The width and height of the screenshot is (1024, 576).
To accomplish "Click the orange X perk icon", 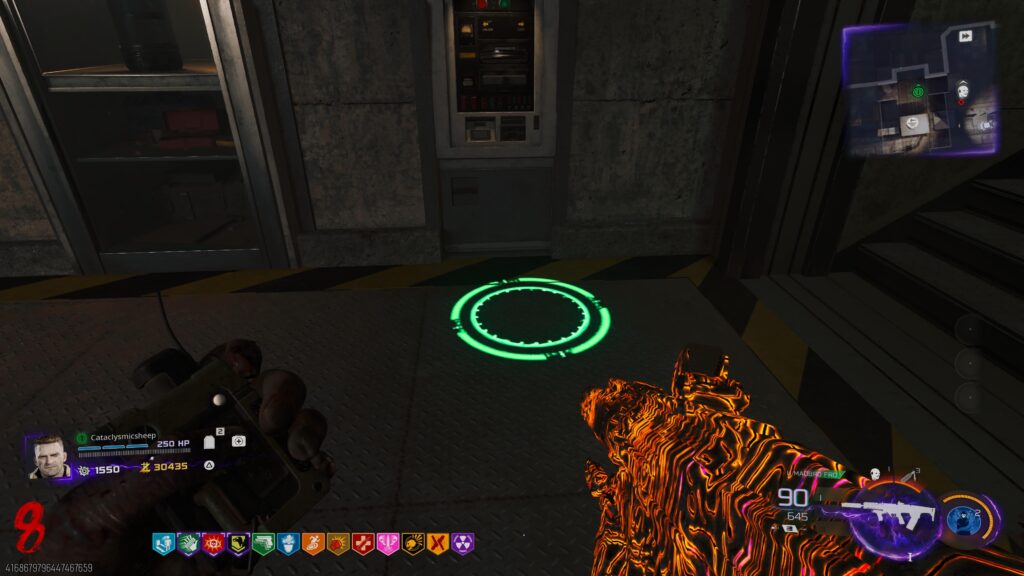I will tap(438, 543).
